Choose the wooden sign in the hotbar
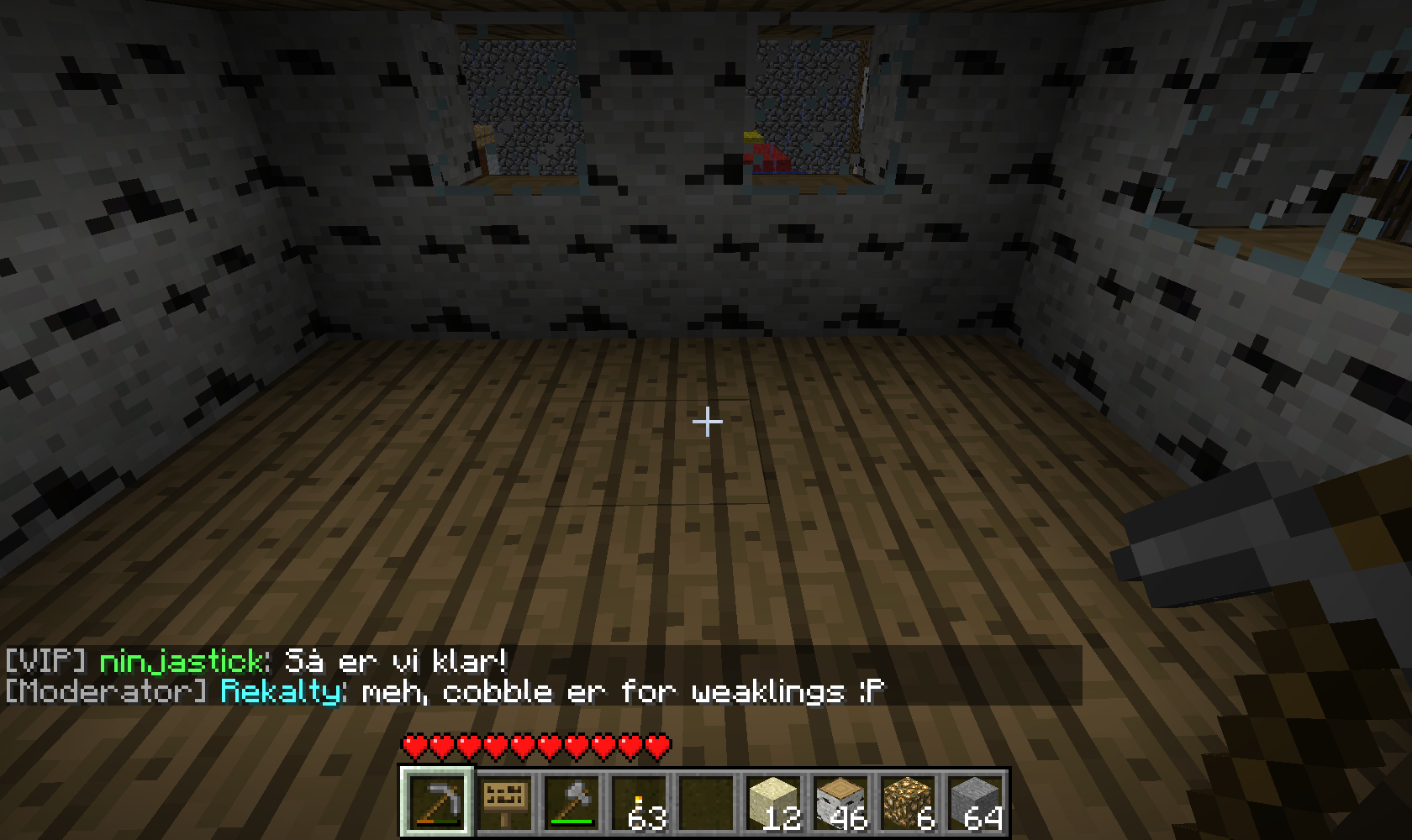 504,802
